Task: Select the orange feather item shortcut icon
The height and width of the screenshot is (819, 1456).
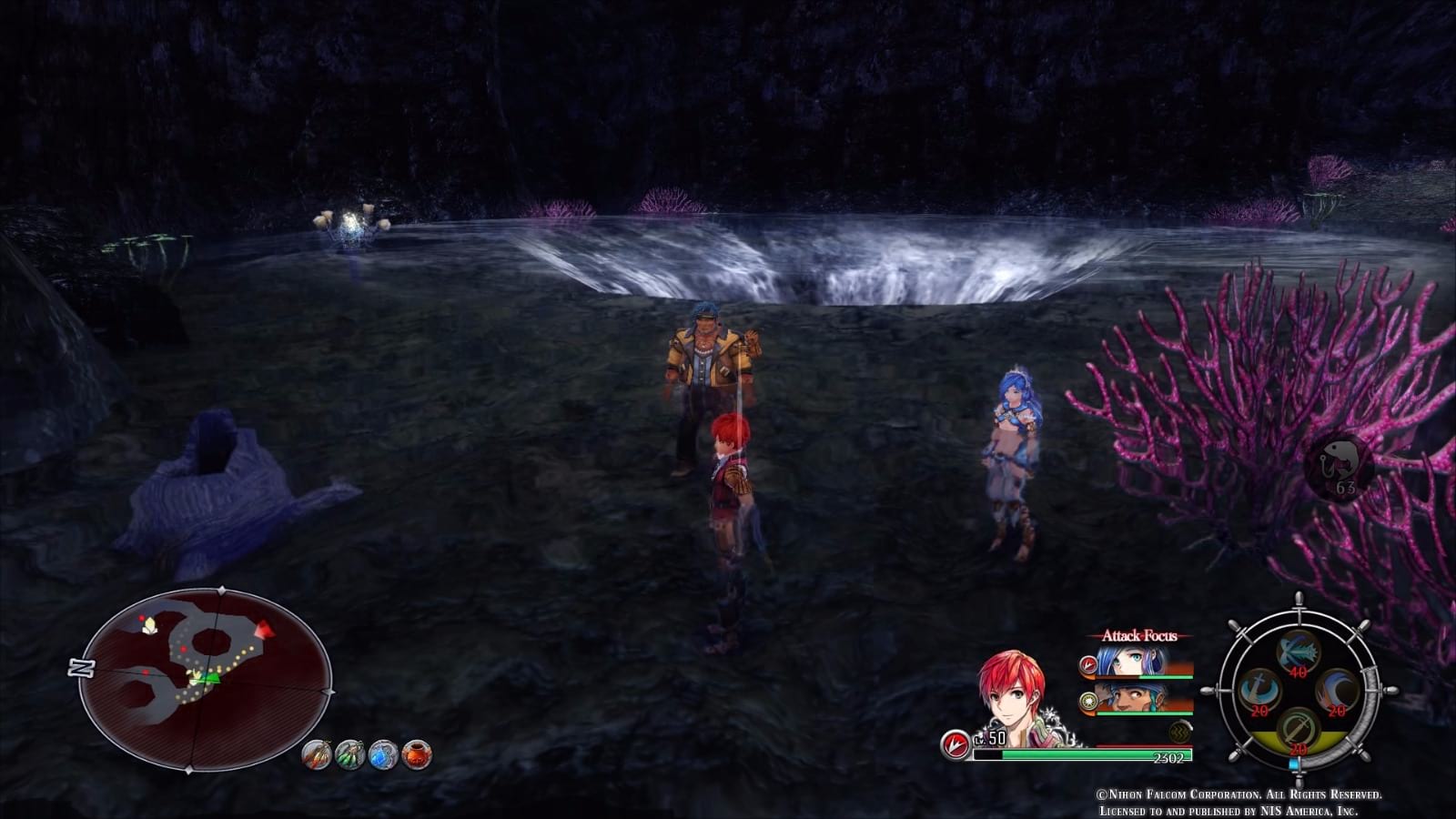Action: point(317,753)
